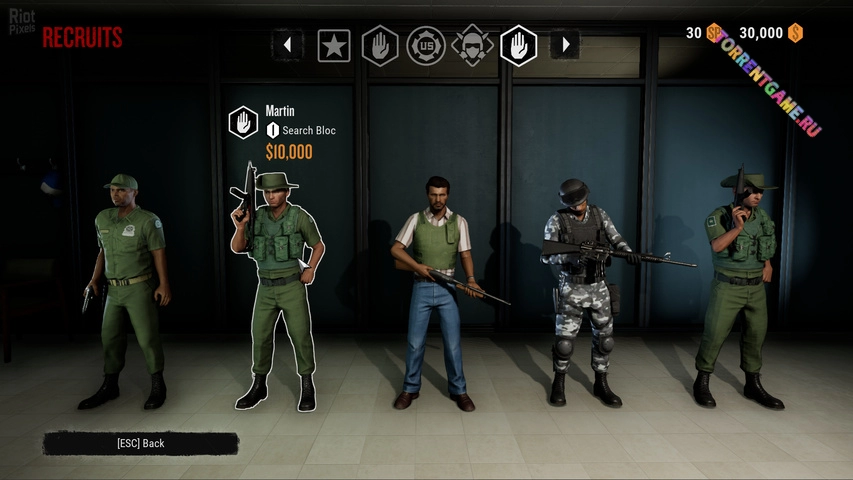Select the masked soldier category tab

click(472, 45)
